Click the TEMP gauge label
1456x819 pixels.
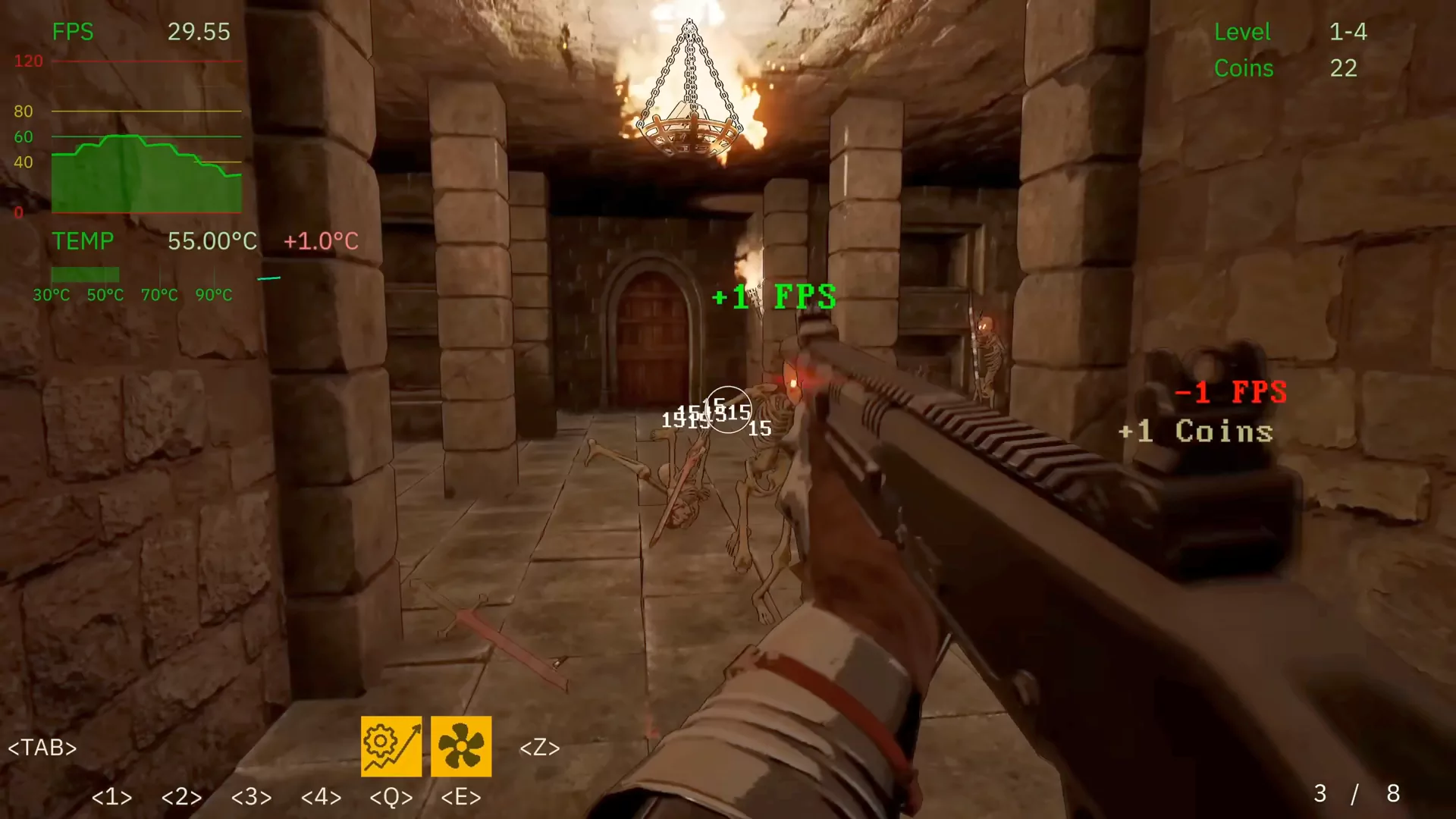pyautogui.click(x=83, y=241)
